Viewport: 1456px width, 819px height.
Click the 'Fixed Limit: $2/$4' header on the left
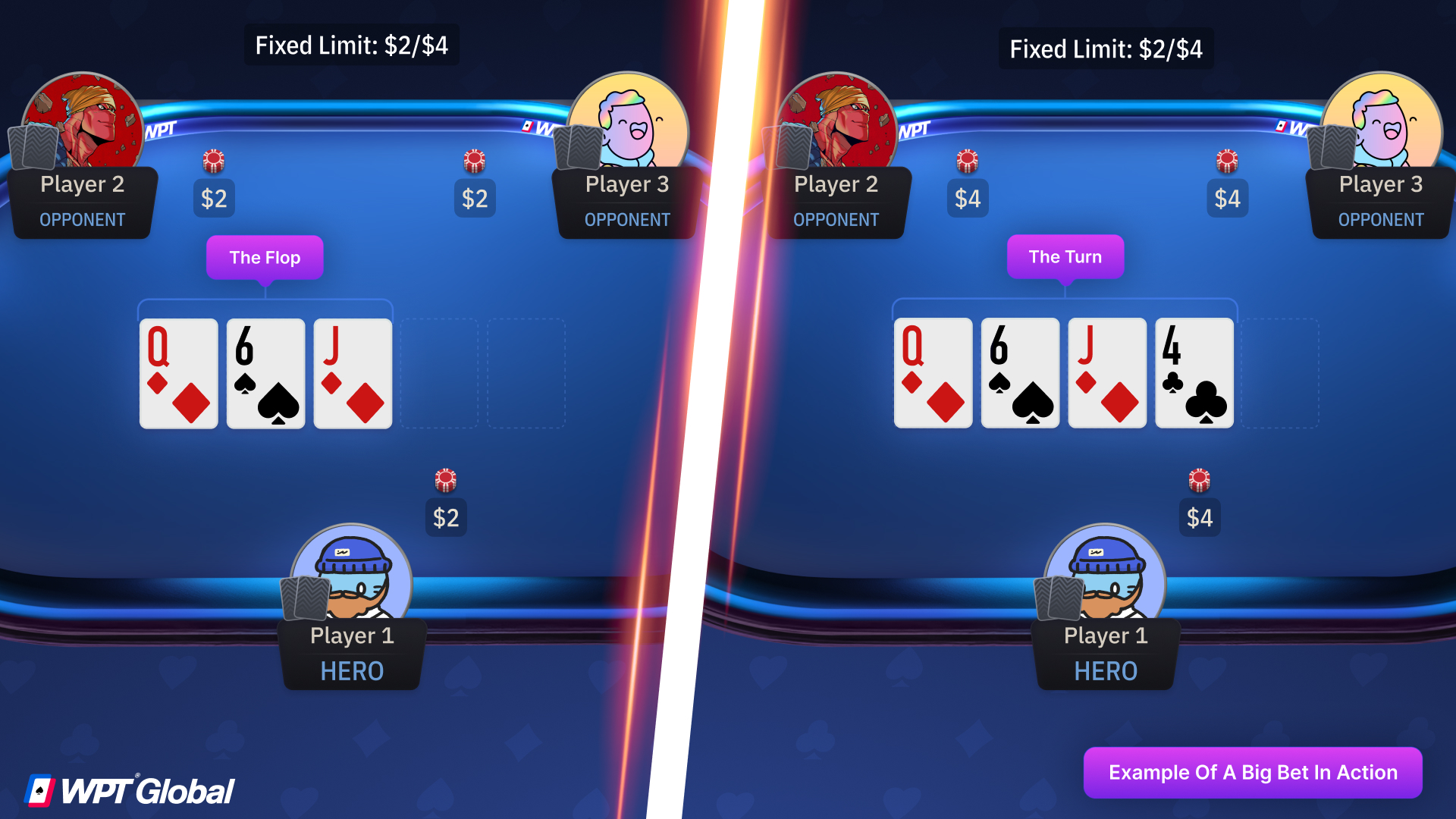click(351, 45)
